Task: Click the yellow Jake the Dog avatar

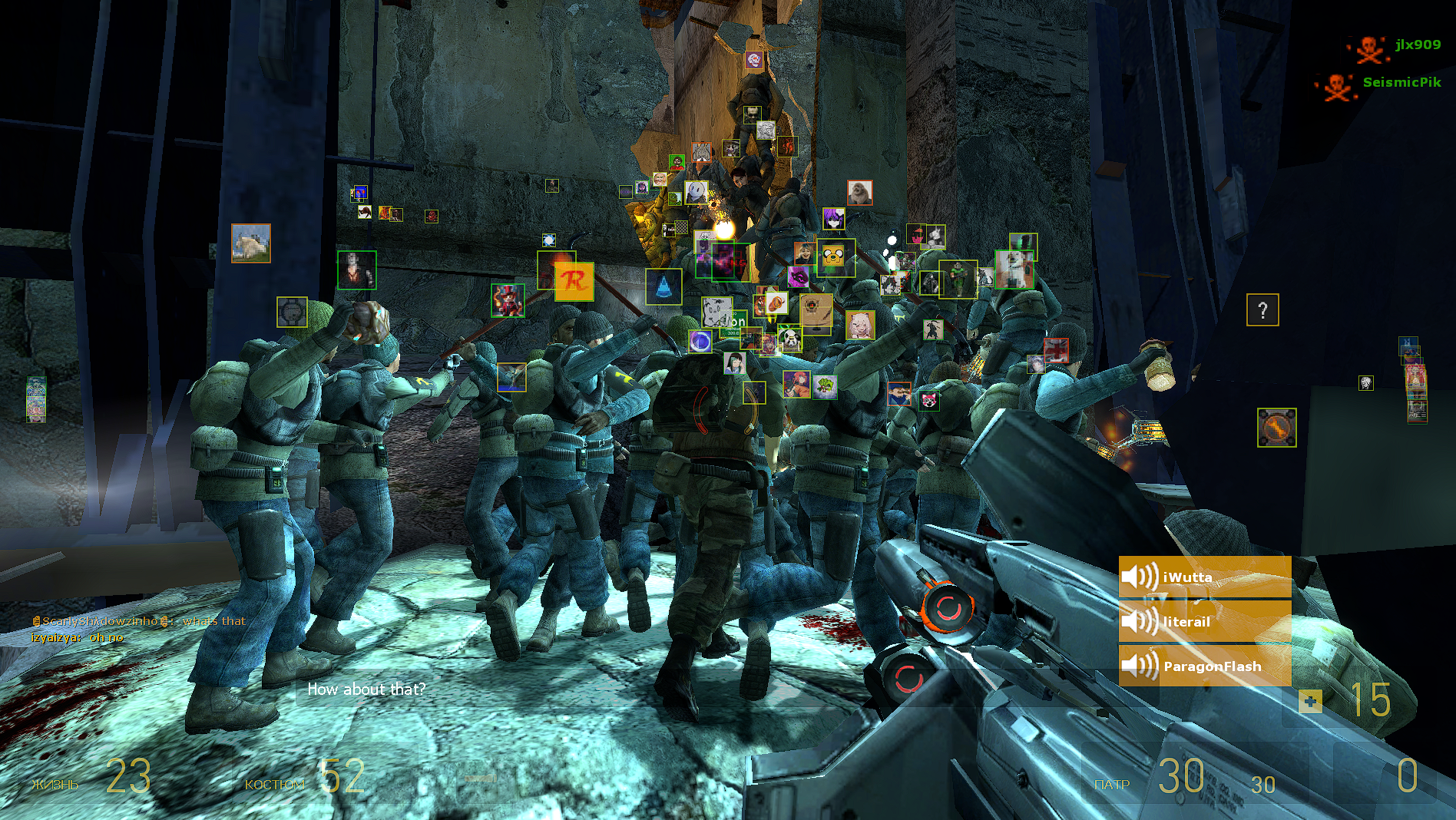Action: (x=835, y=256)
